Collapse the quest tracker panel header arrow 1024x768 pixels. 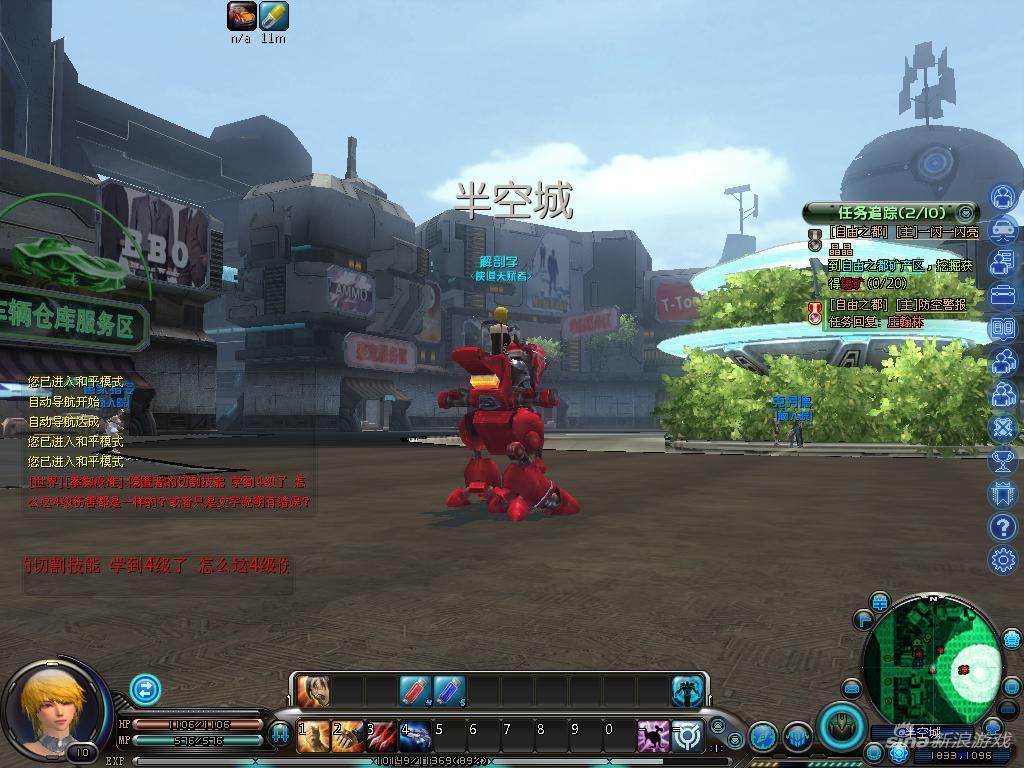coord(965,212)
